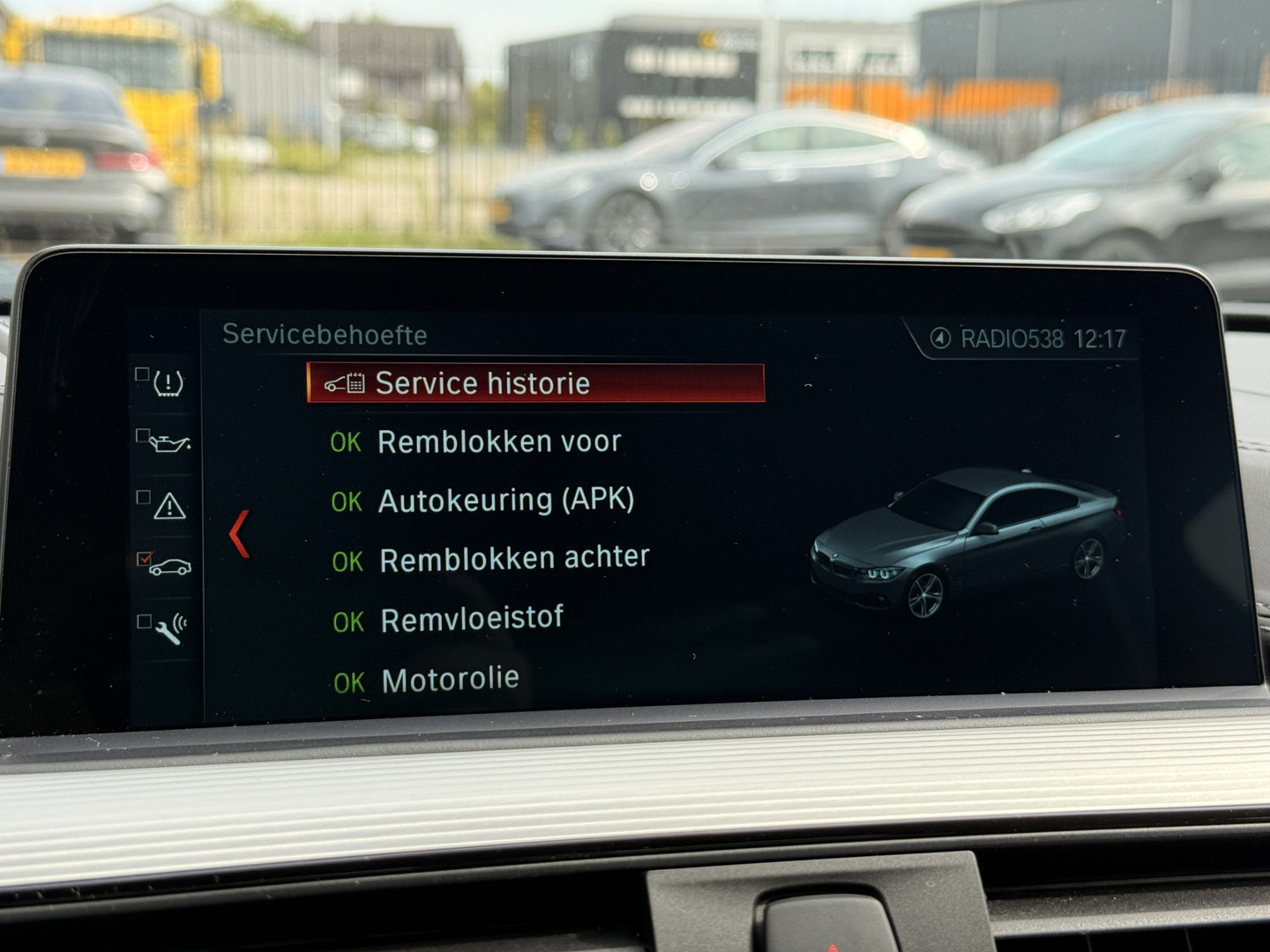
Task: Expand the Service historie entry
Action: 482,383
